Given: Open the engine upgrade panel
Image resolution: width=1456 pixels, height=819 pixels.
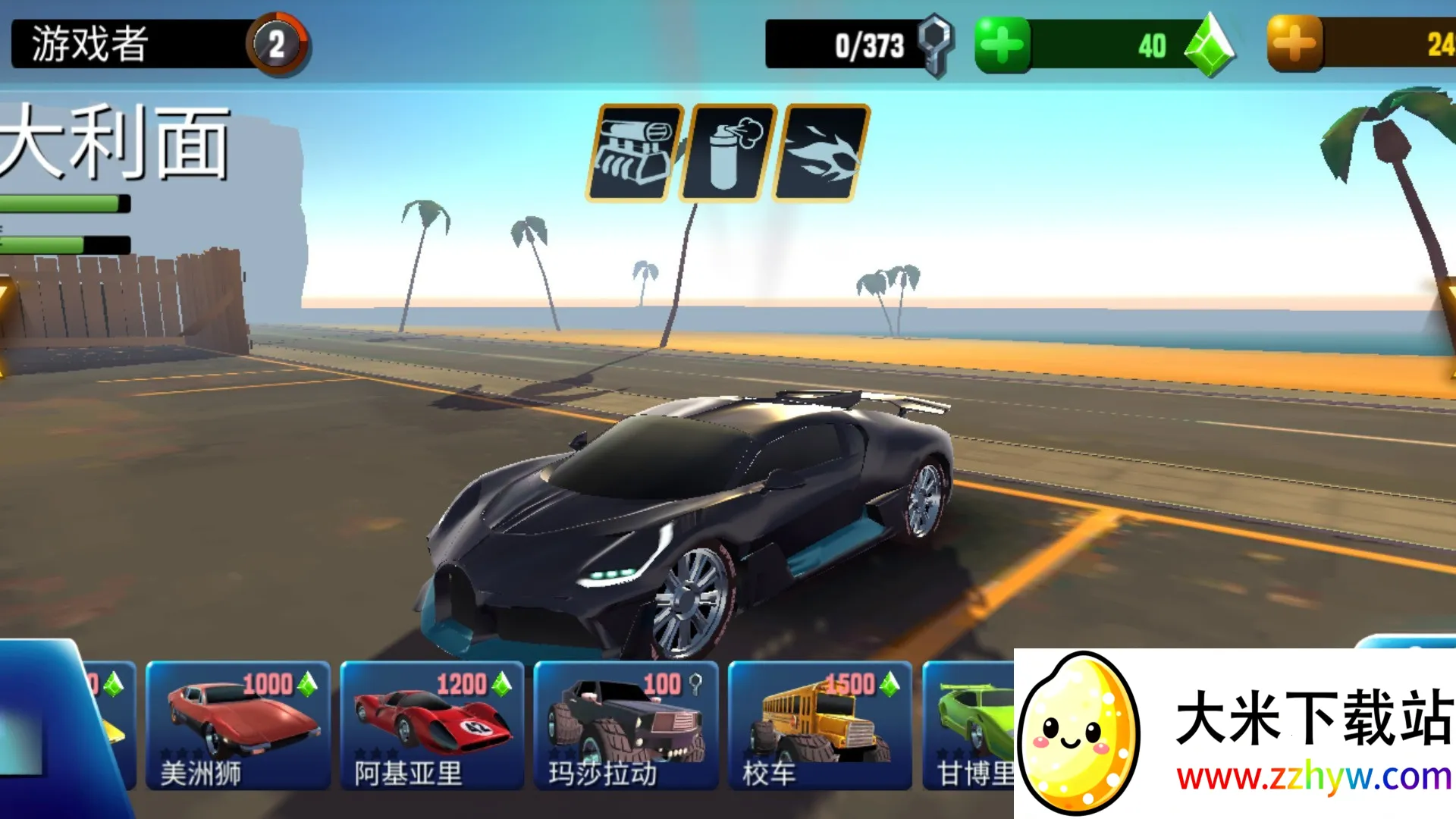Looking at the screenshot, I should tap(637, 150).
